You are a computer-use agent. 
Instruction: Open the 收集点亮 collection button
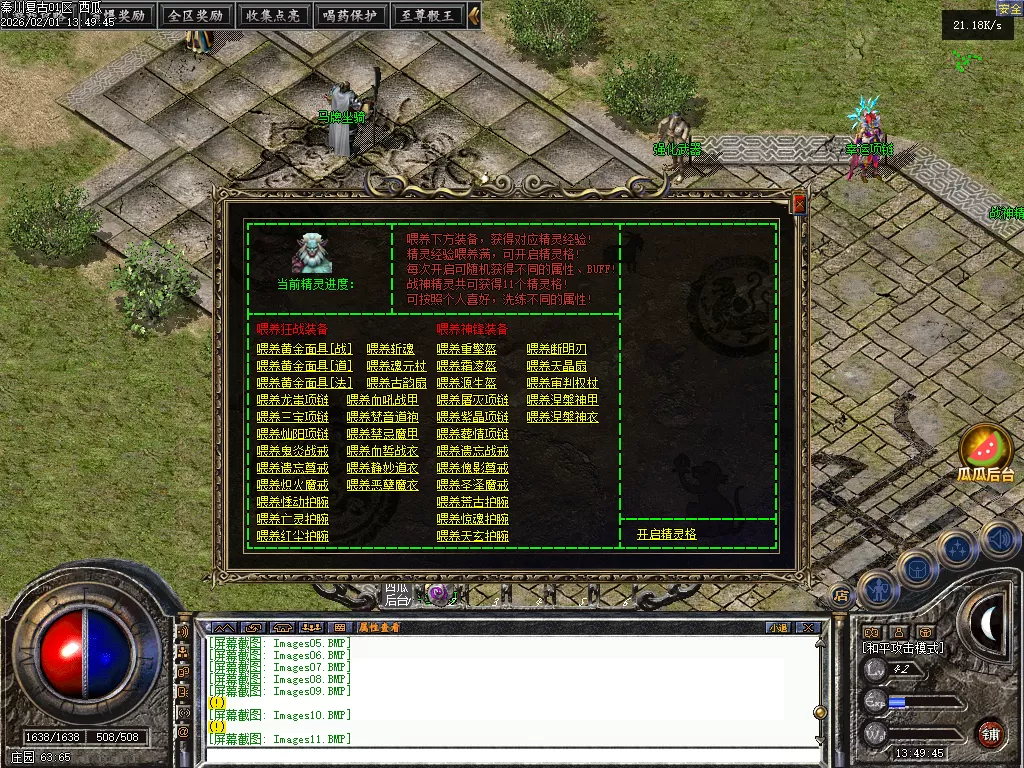(x=273, y=15)
